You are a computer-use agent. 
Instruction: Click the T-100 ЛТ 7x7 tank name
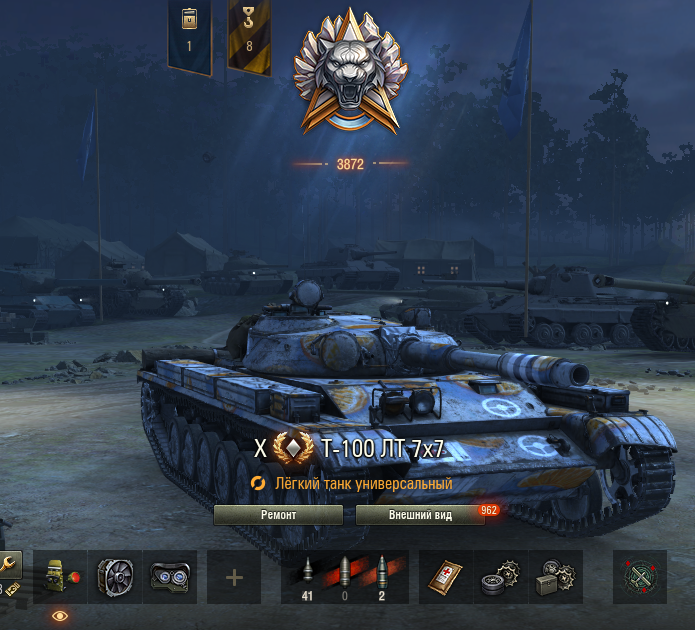[383, 449]
